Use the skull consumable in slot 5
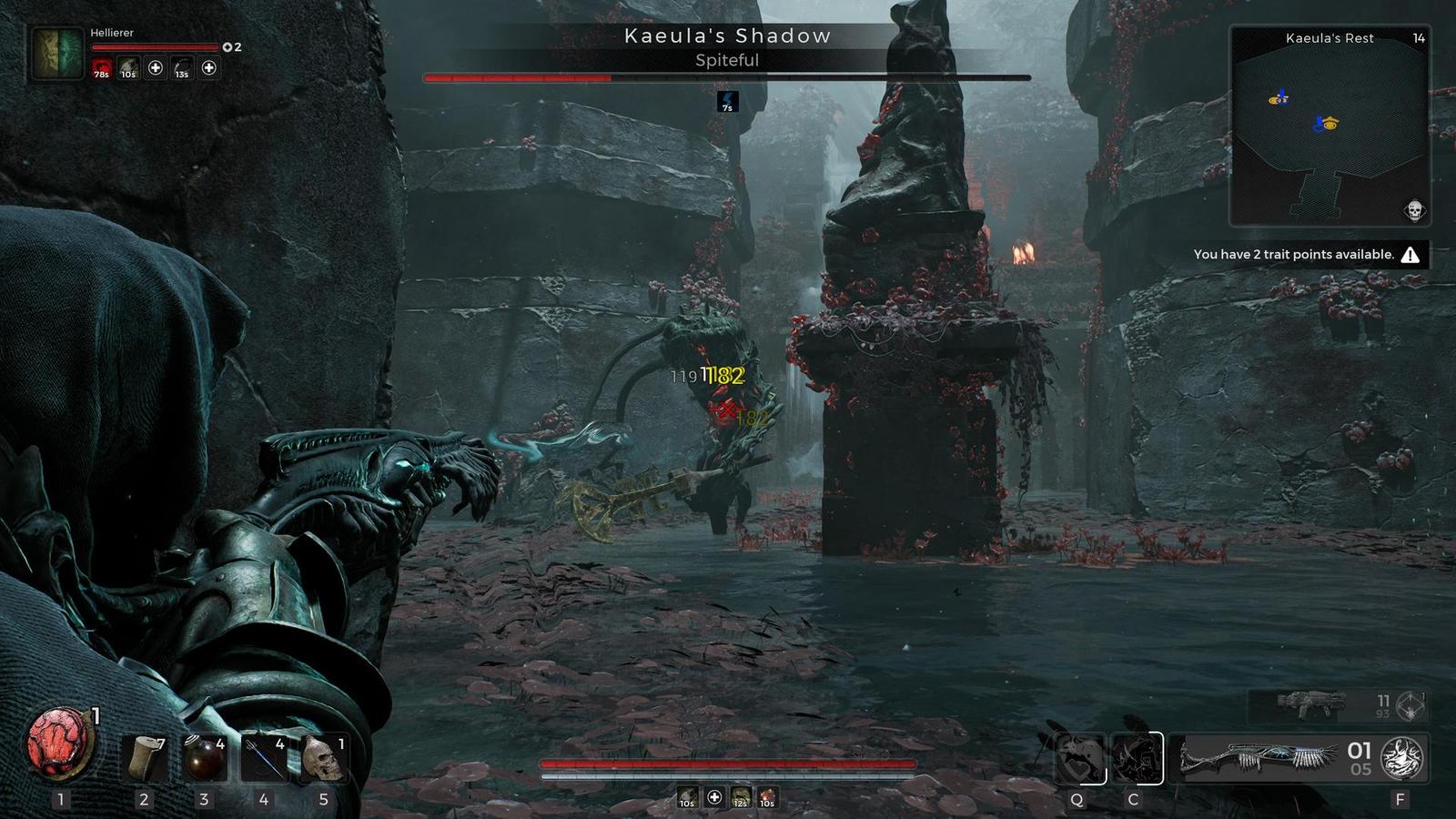The width and height of the screenshot is (1456, 819). point(324,757)
